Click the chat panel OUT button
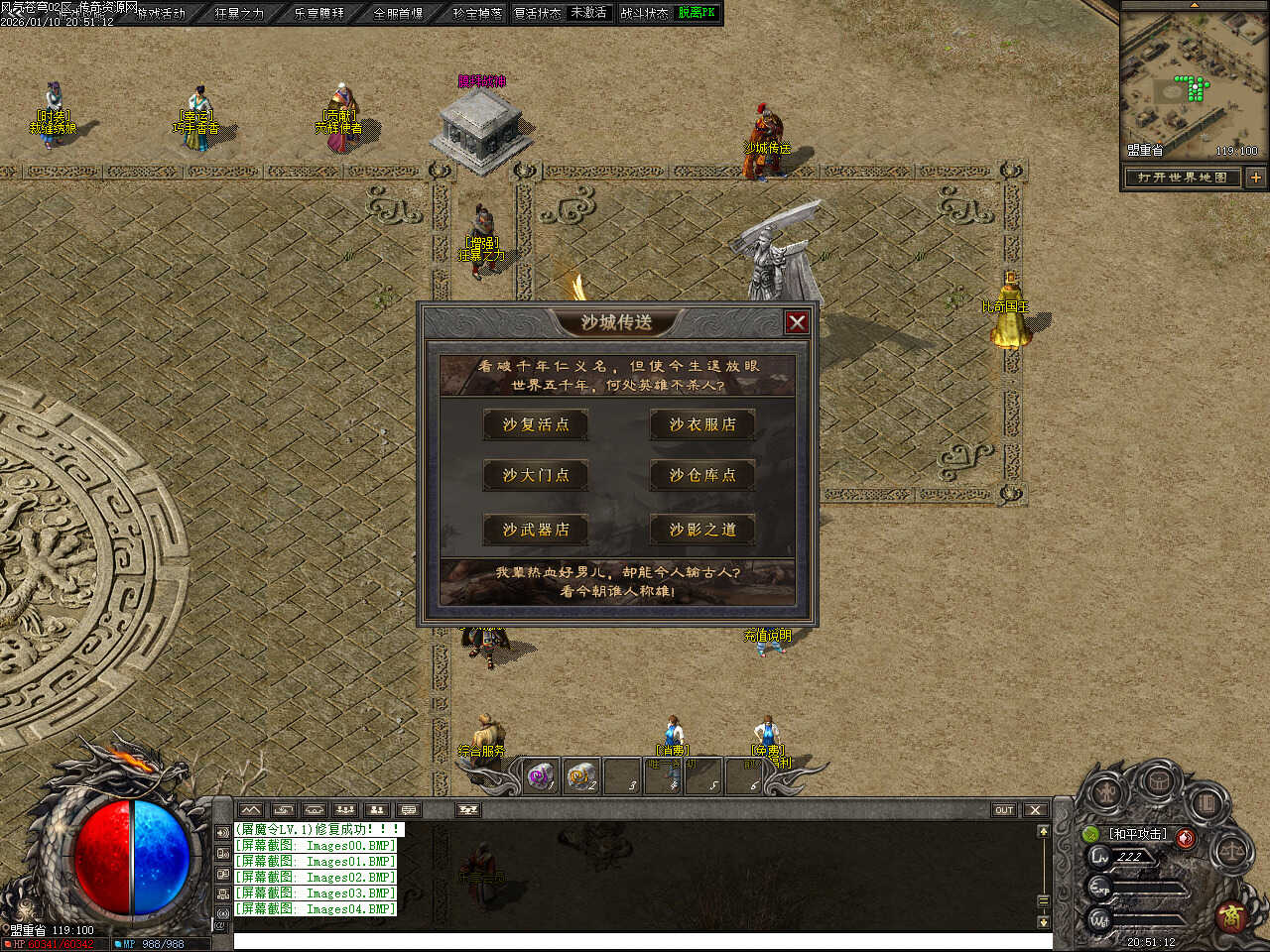 tap(1004, 810)
